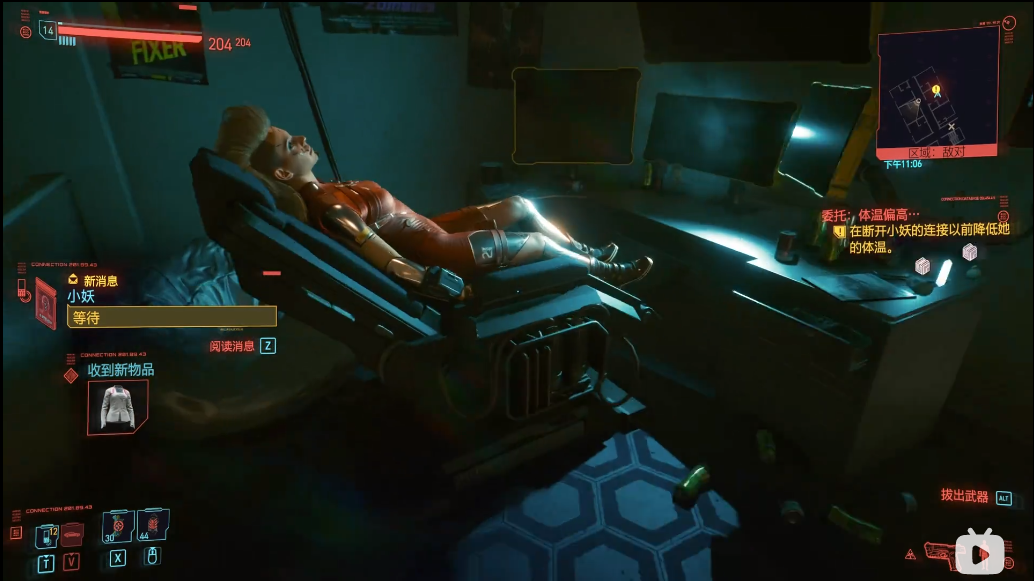Select the phone quick-slot icon
1034x581 pixels.
tap(48, 537)
